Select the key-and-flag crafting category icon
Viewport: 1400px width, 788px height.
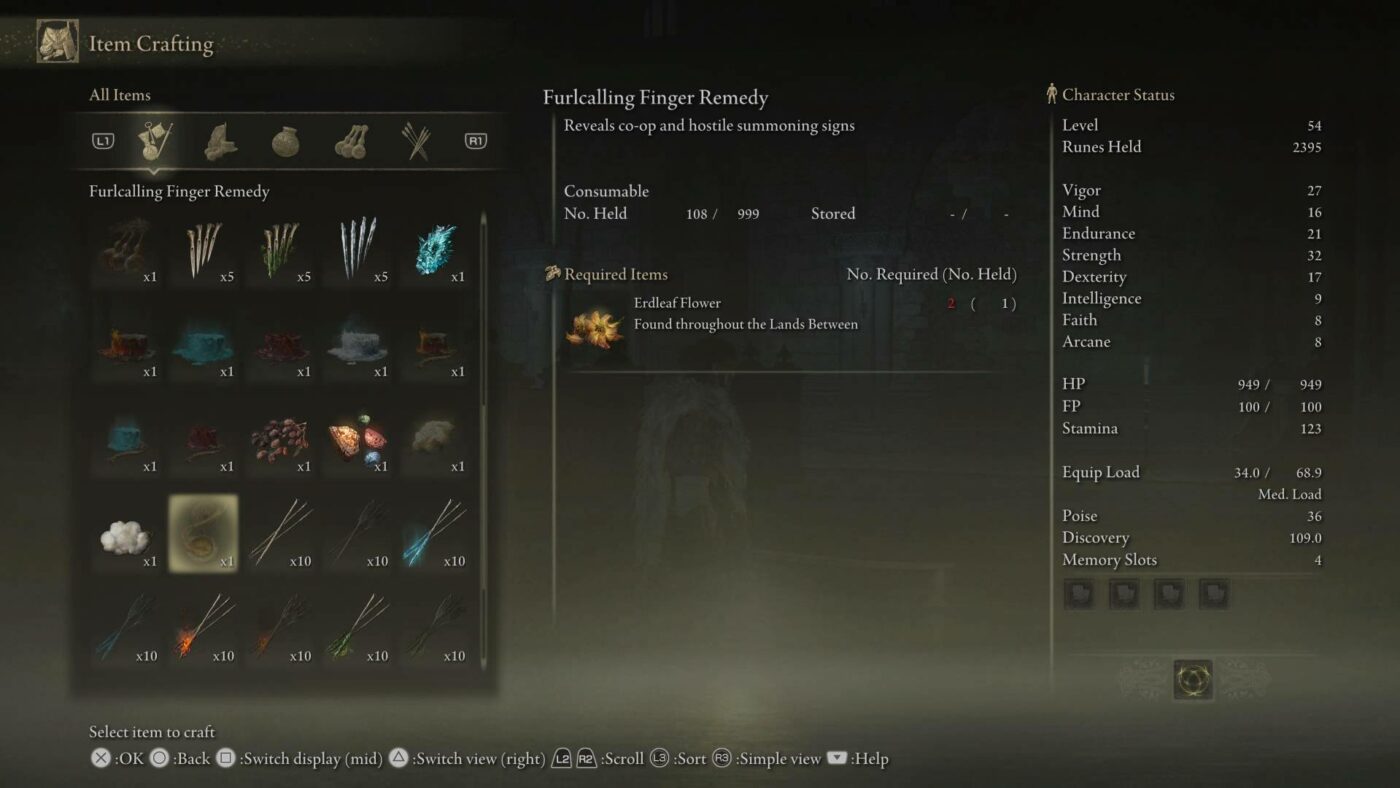(155, 140)
